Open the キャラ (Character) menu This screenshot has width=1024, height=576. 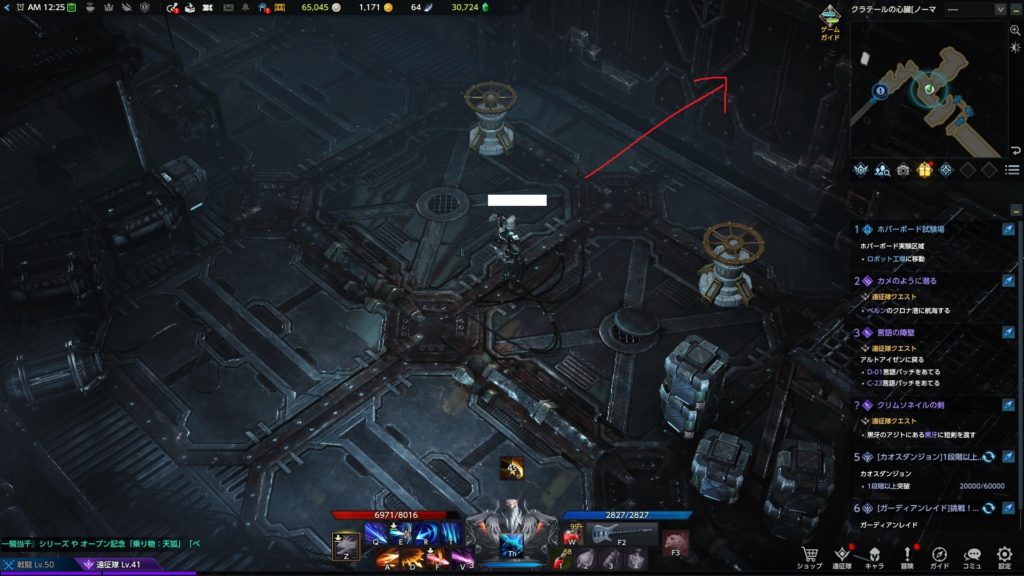[x=873, y=556]
